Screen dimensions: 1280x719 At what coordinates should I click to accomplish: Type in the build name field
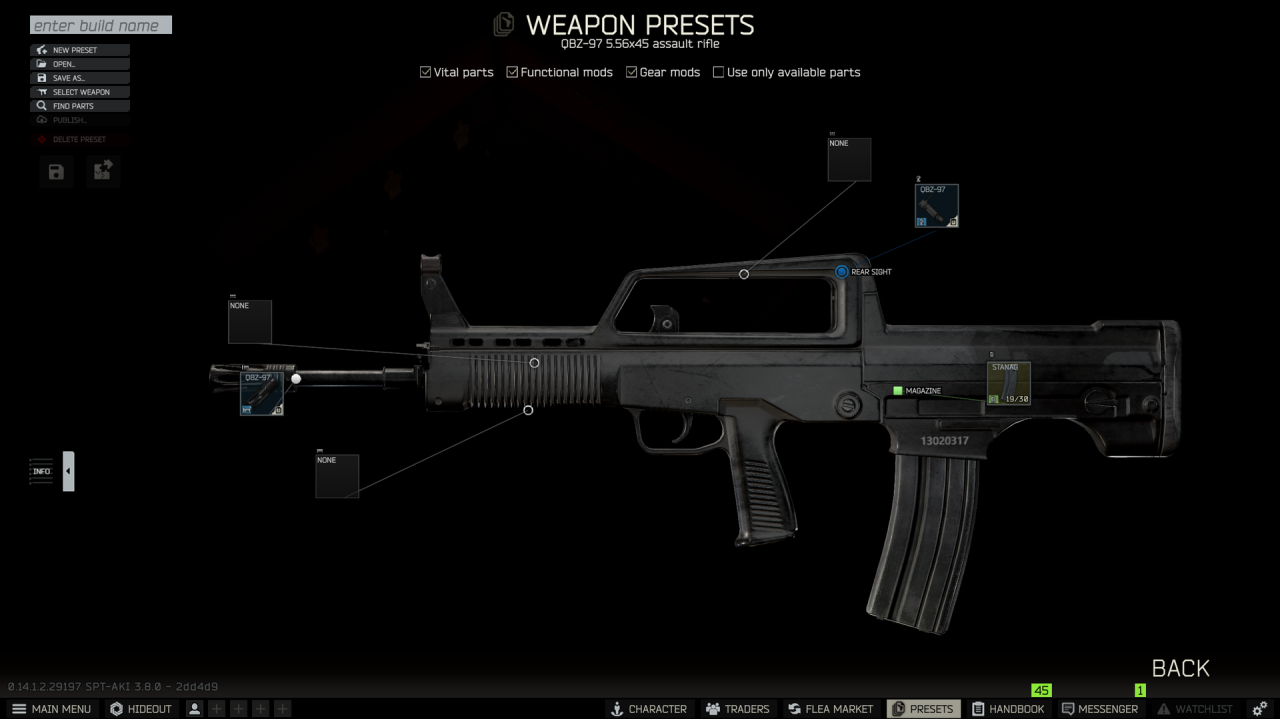[100, 25]
